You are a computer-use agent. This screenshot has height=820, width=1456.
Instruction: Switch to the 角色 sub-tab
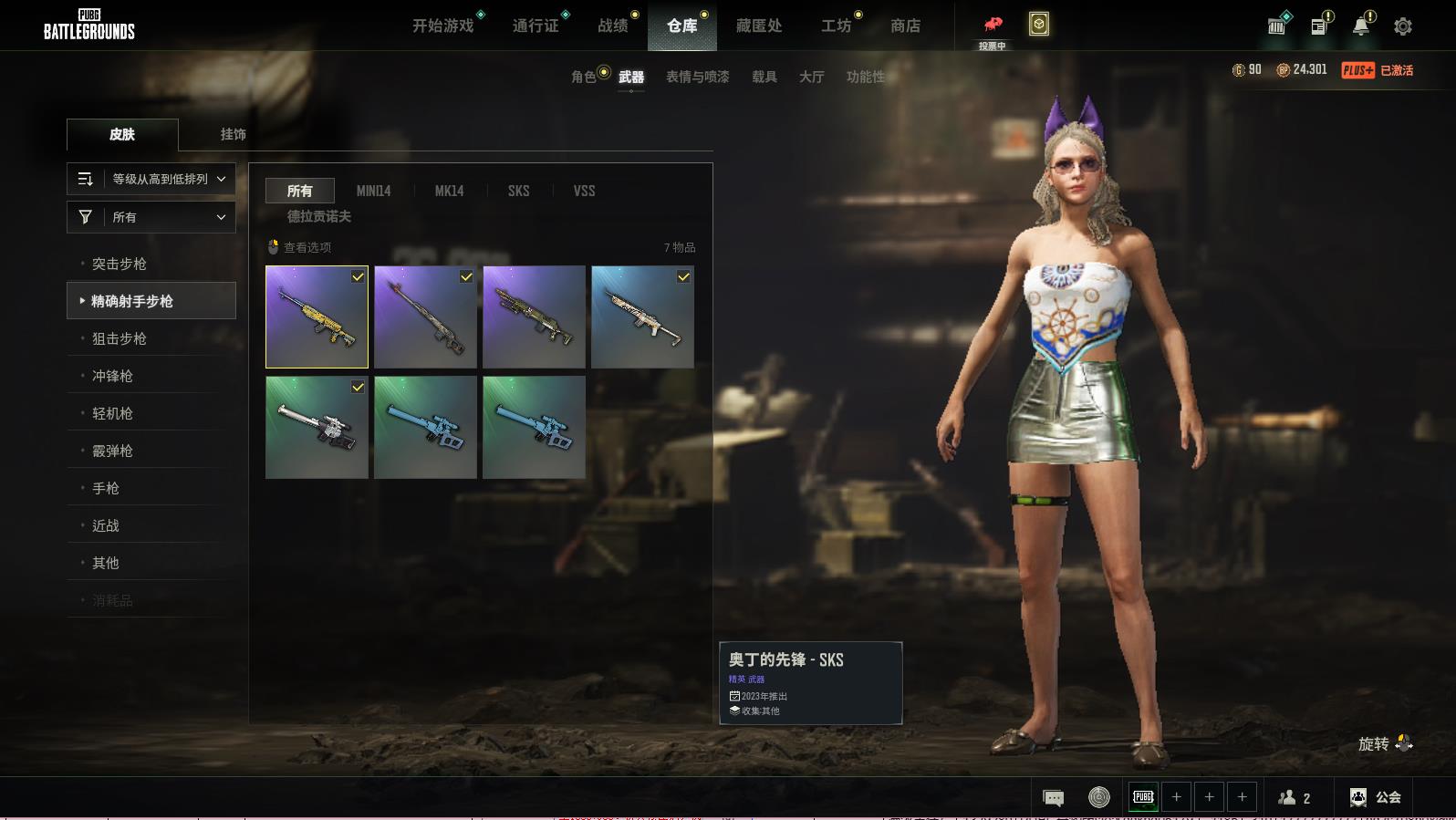[x=584, y=77]
